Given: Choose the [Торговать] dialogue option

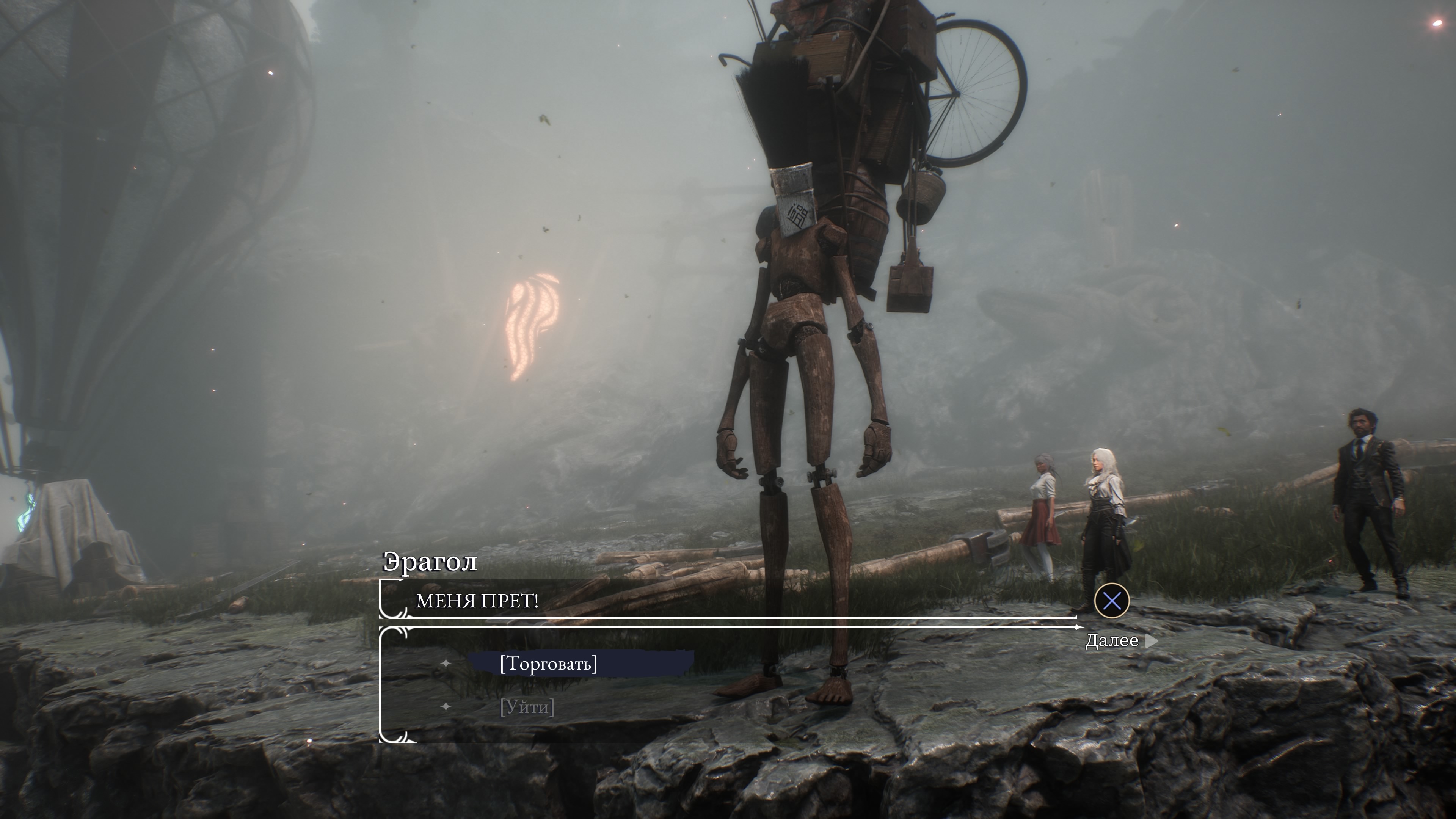Looking at the screenshot, I should (548, 664).
